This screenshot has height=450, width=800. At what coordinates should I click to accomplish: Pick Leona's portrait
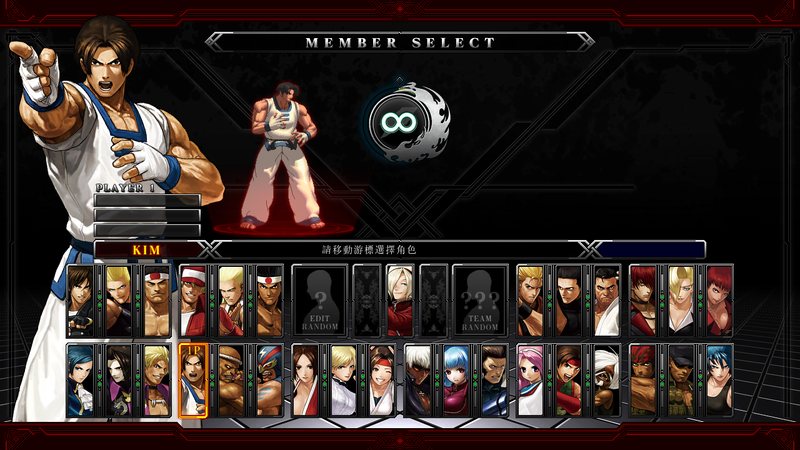[720, 380]
